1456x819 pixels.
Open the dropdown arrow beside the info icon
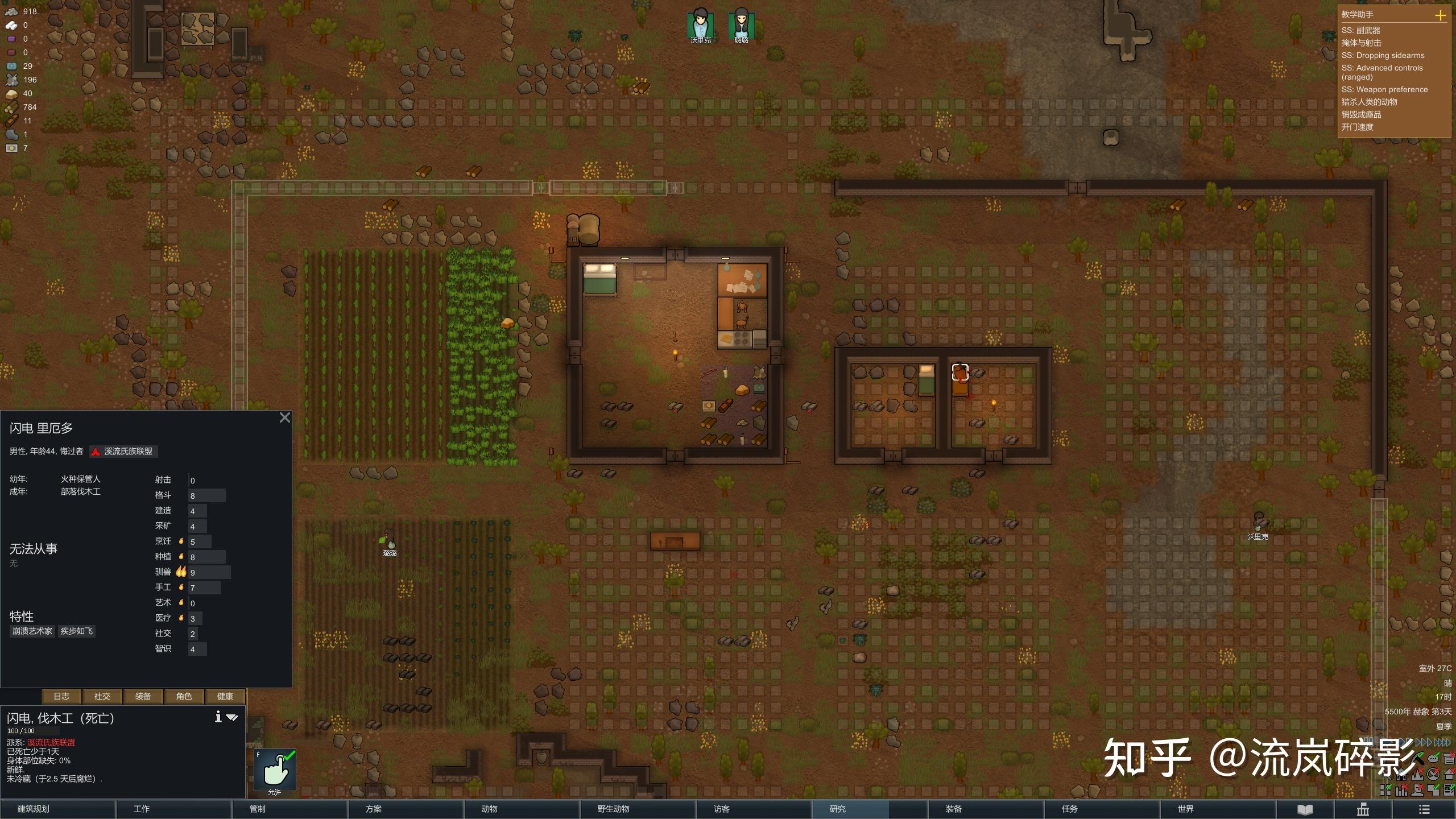[x=233, y=718]
